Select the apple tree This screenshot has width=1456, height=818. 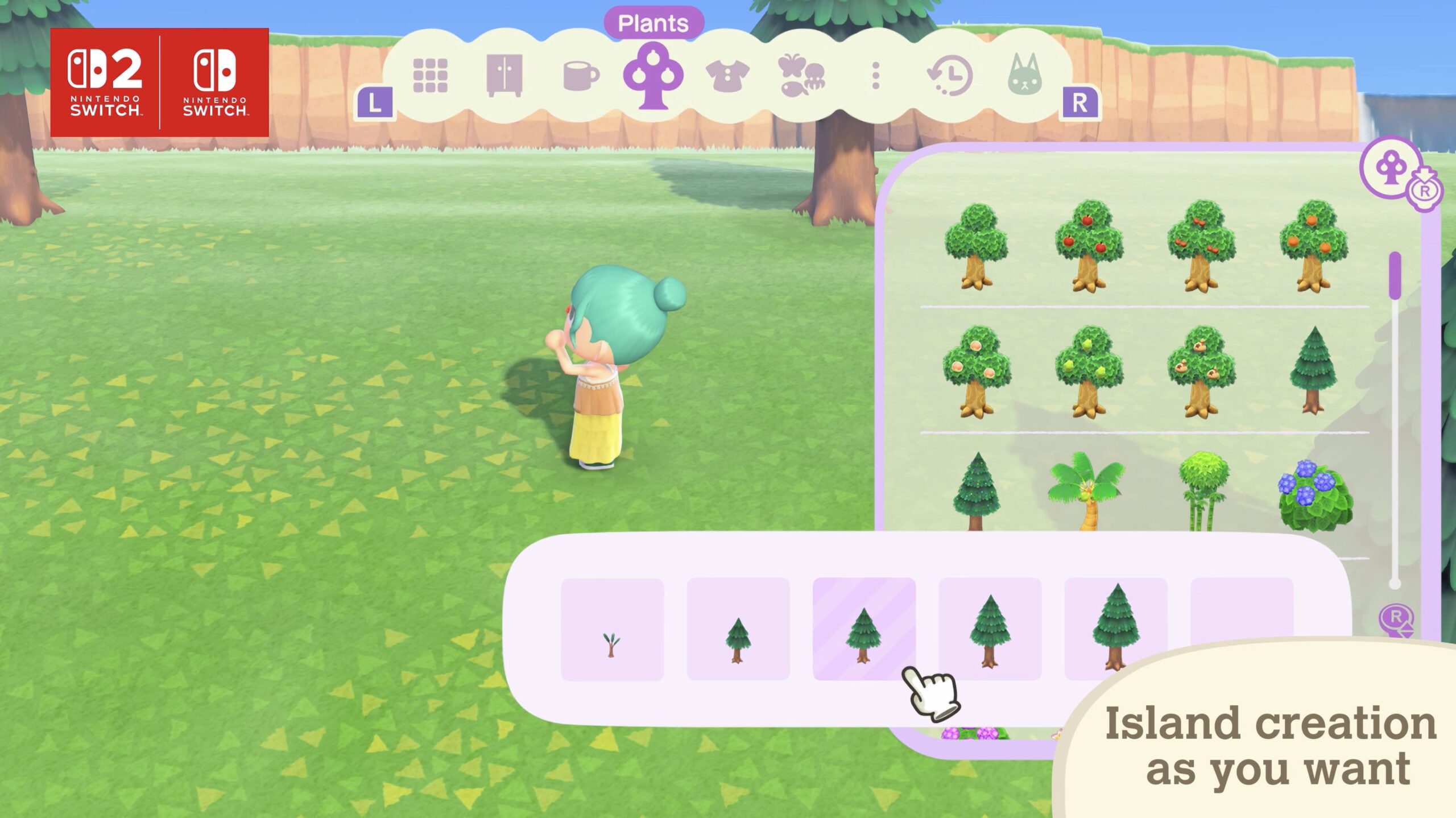pos(1089,246)
